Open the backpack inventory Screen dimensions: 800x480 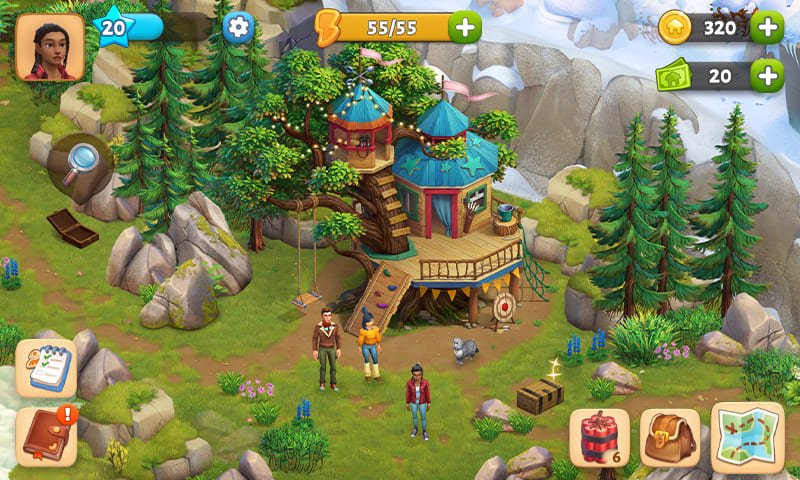point(670,439)
